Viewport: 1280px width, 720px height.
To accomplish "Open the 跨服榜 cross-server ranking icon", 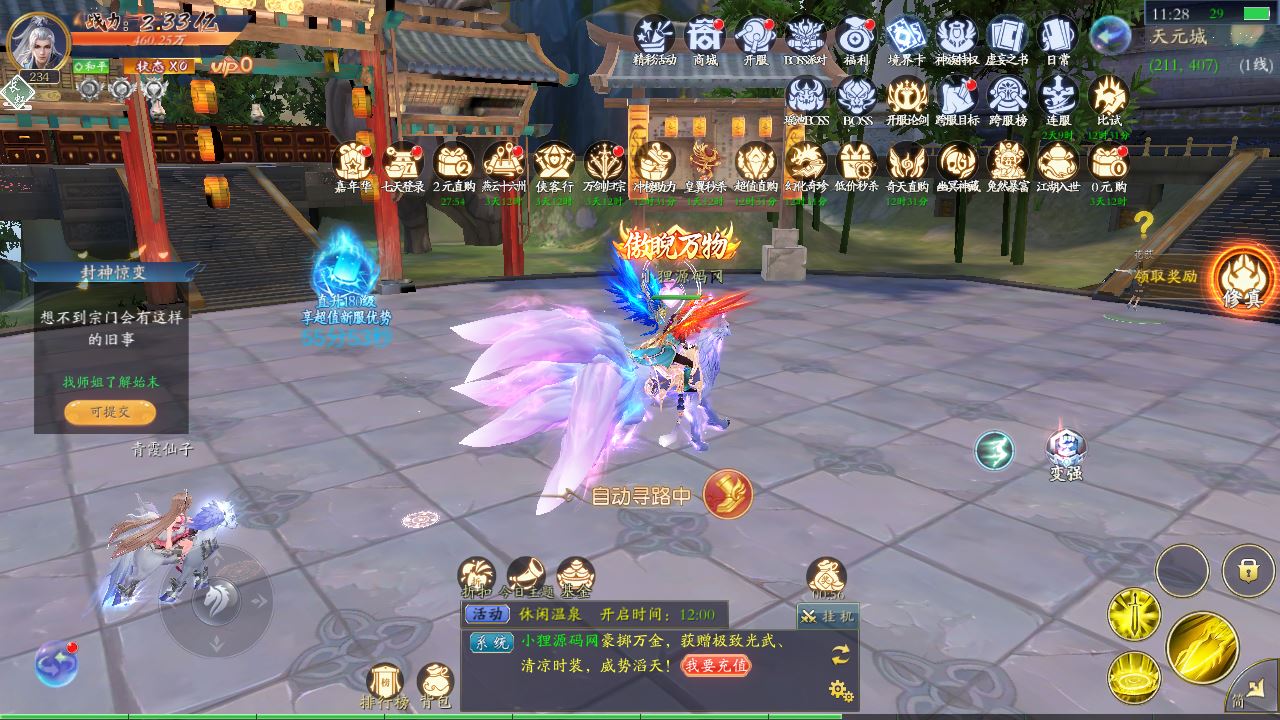I will pos(1008,97).
